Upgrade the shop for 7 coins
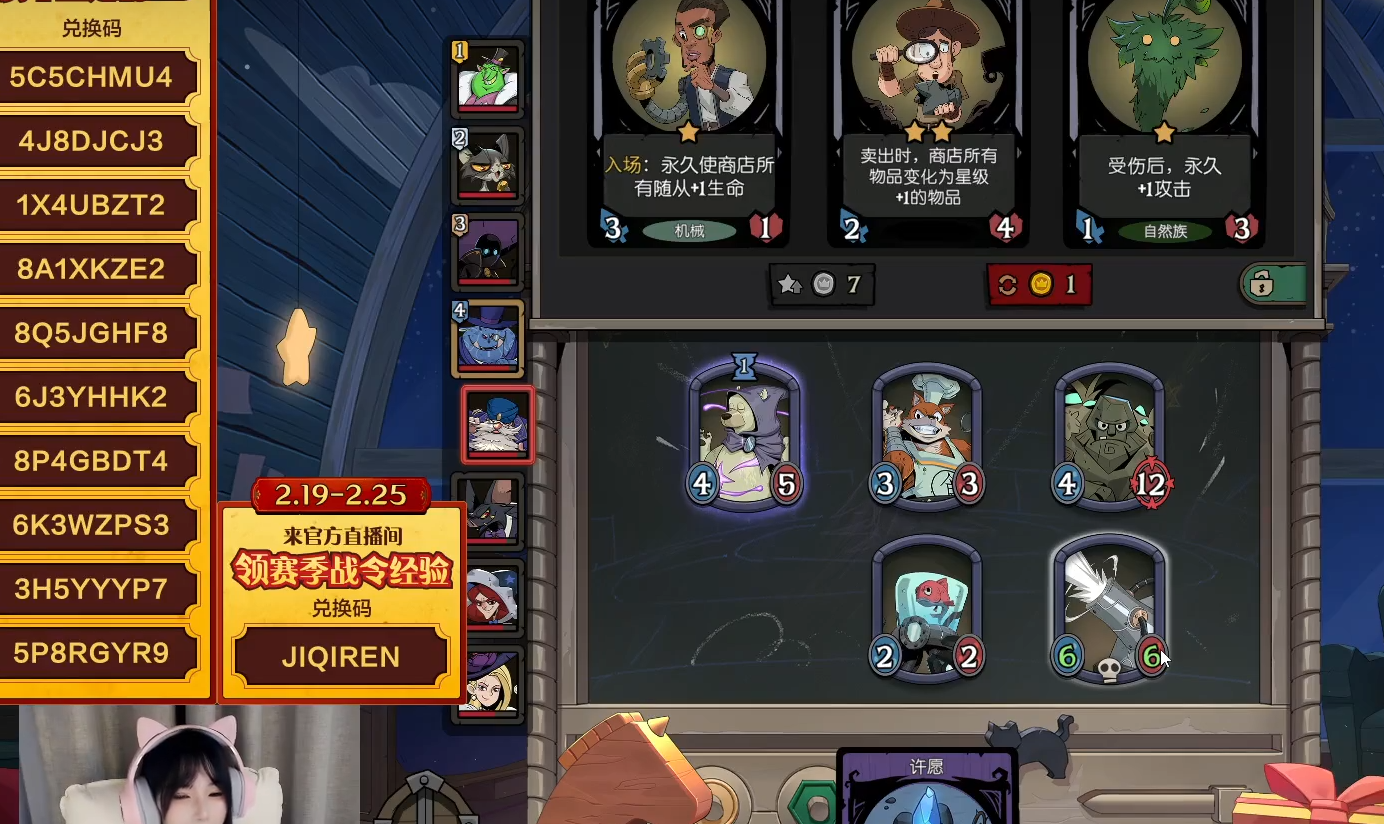This screenshot has height=824, width=1384. point(821,285)
